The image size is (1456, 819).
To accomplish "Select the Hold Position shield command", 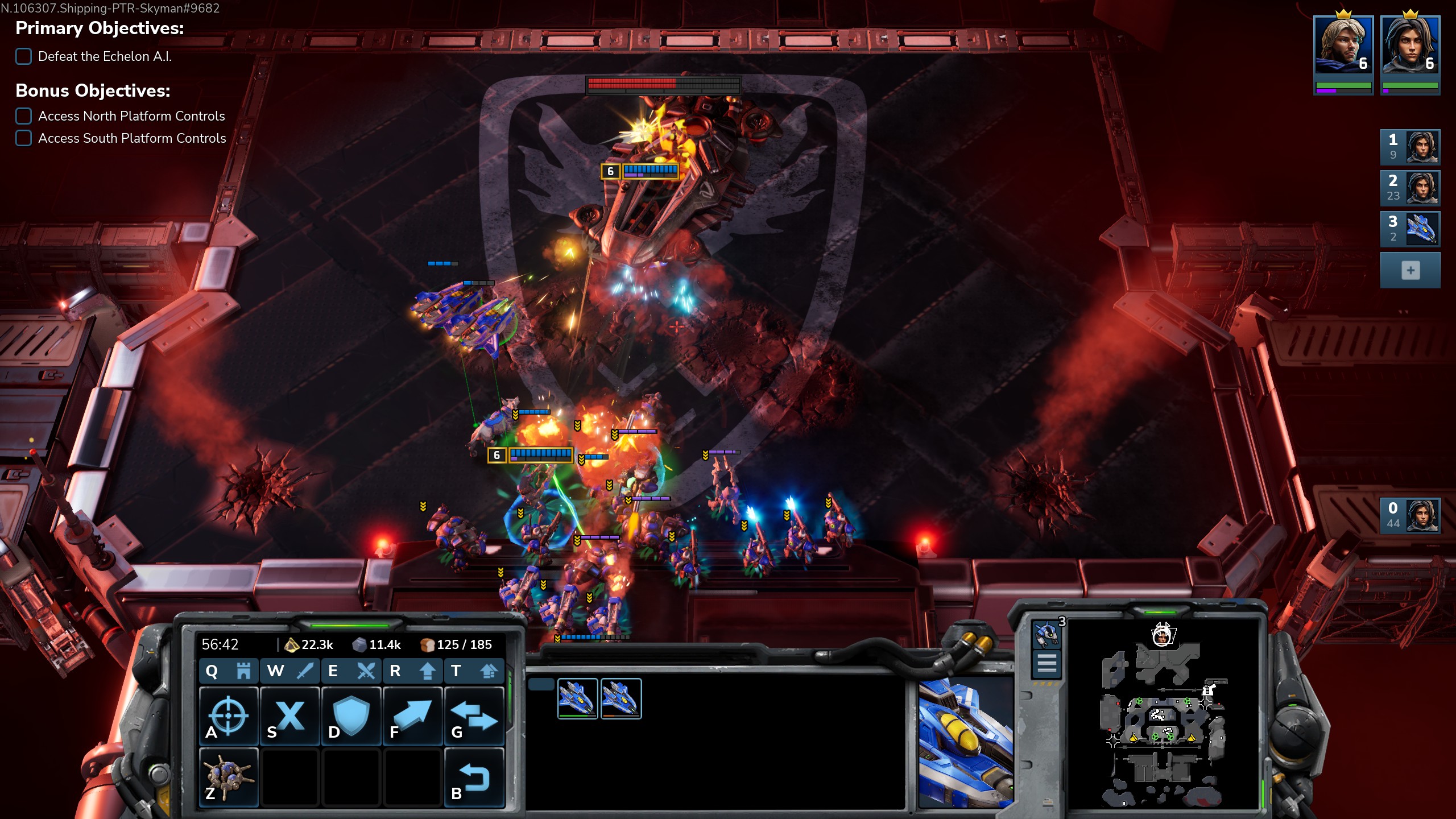I will coord(351,715).
